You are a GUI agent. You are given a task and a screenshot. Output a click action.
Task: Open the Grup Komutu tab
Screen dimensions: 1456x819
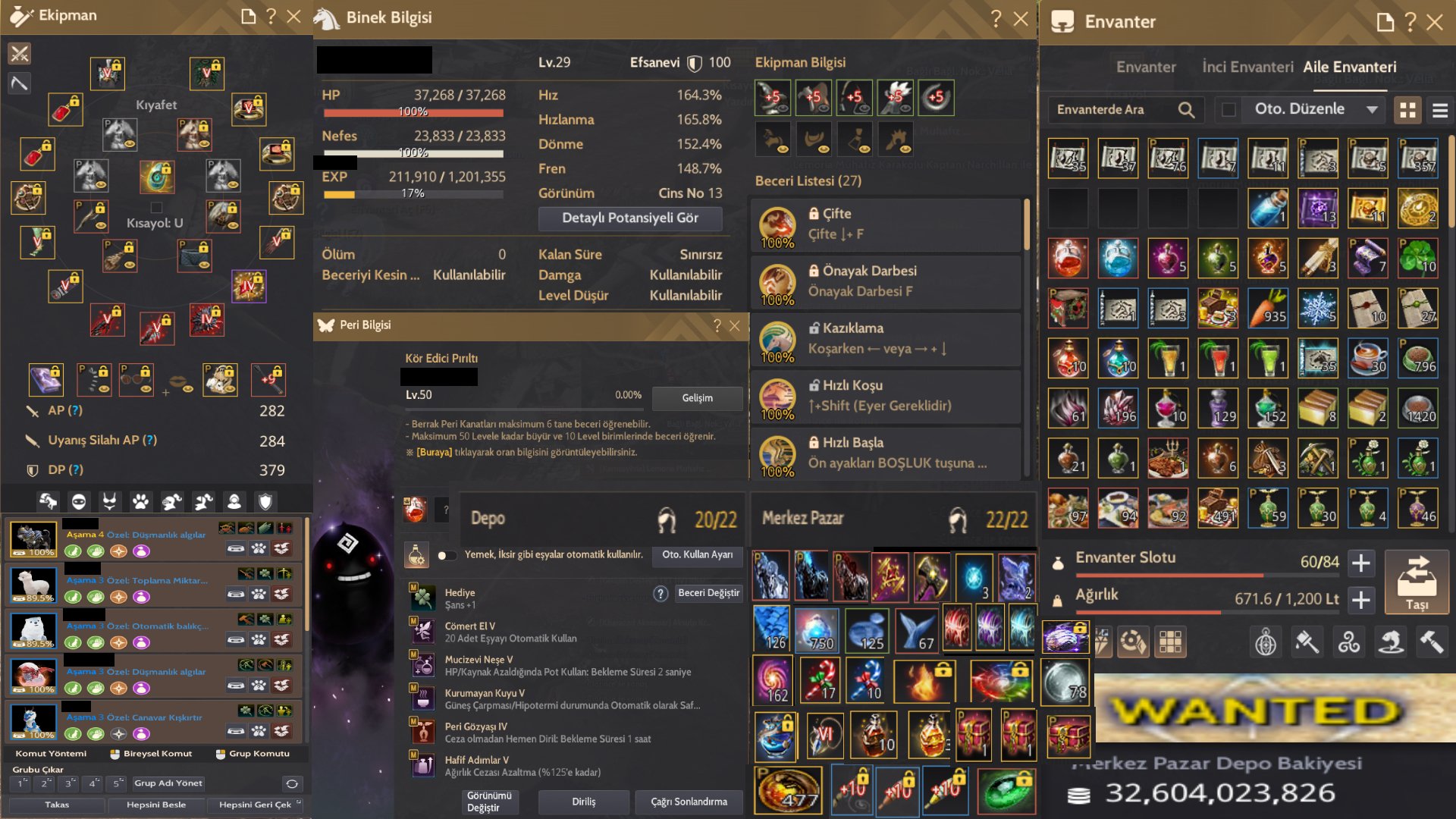pyautogui.click(x=254, y=753)
